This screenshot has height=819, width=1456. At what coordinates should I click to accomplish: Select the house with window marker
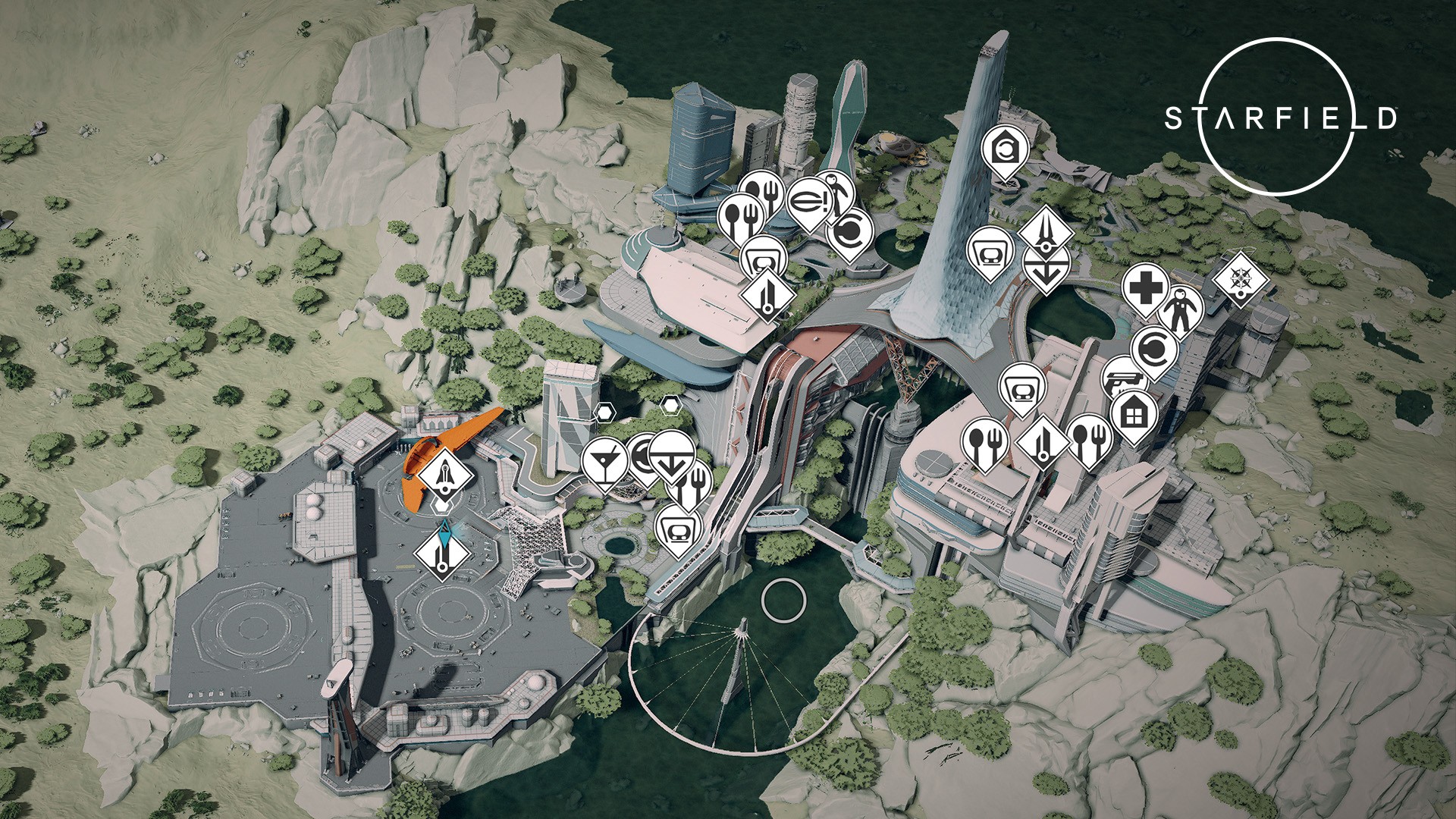pyautogui.click(x=1133, y=415)
